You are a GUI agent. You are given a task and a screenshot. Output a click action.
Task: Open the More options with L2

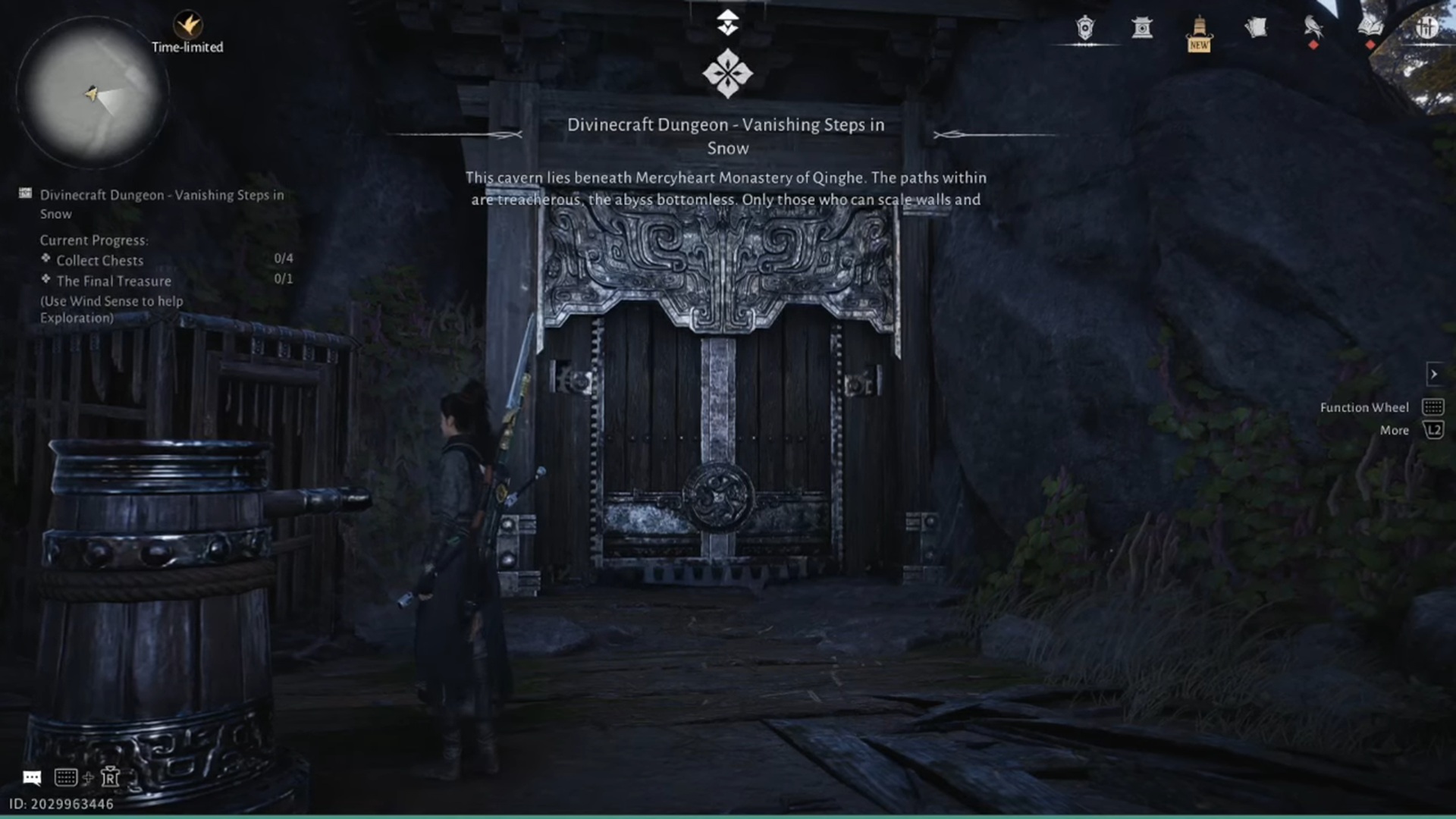1433,430
